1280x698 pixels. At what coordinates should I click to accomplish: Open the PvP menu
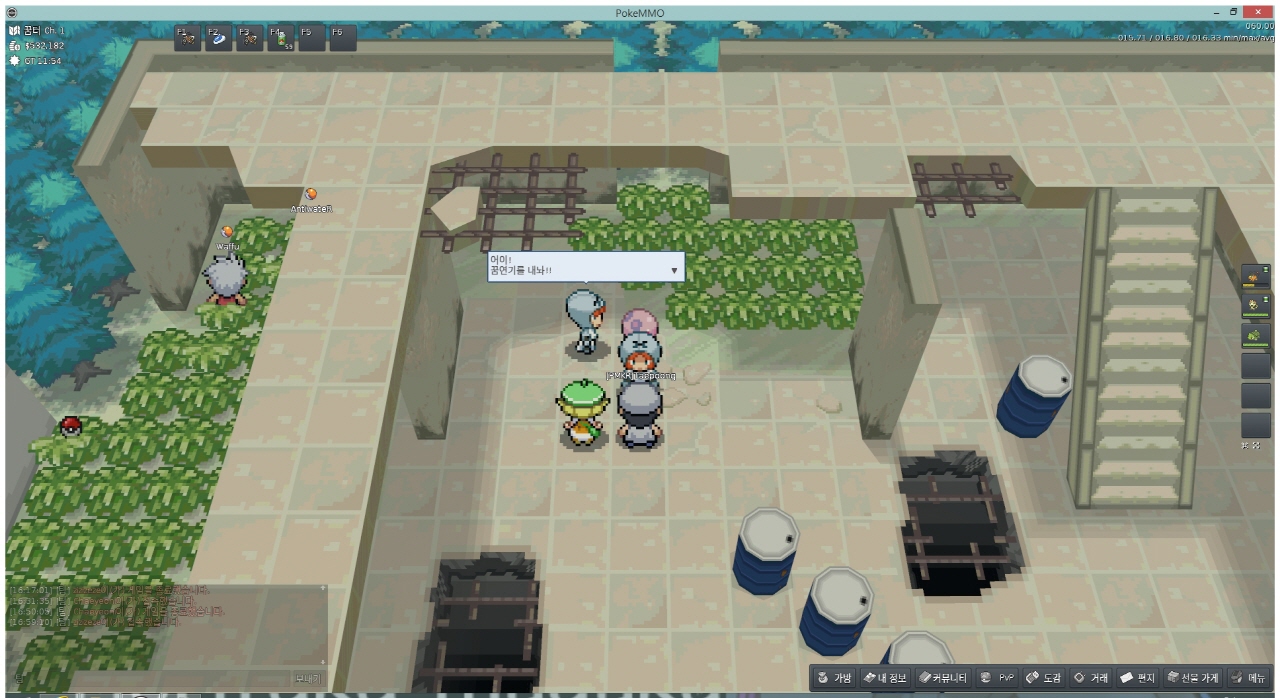tap(997, 678)
